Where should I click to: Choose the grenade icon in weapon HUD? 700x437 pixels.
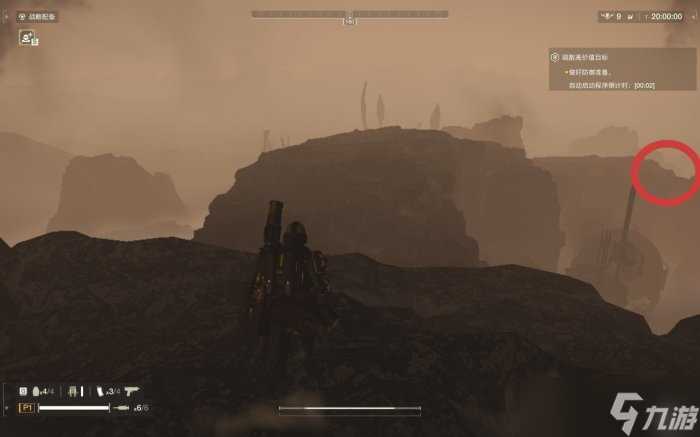click(x=37, y=391)
